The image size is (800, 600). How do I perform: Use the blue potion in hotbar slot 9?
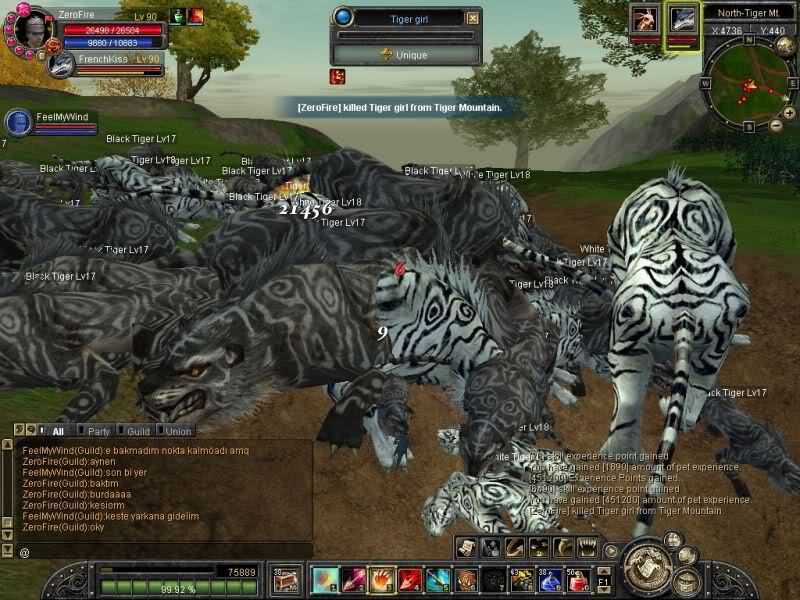point(549,580)
